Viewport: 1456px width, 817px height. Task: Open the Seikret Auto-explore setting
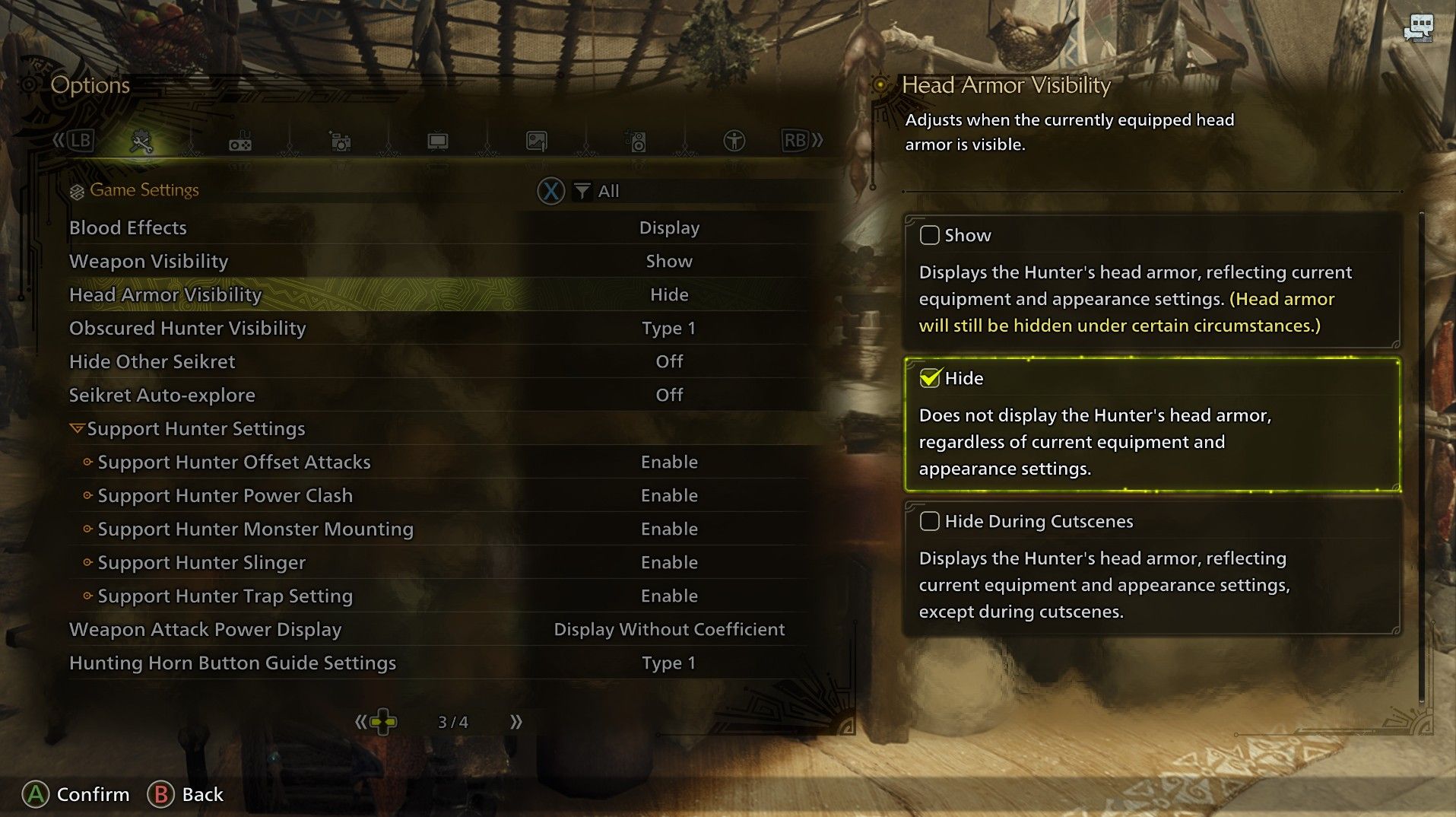coord(162,395)
